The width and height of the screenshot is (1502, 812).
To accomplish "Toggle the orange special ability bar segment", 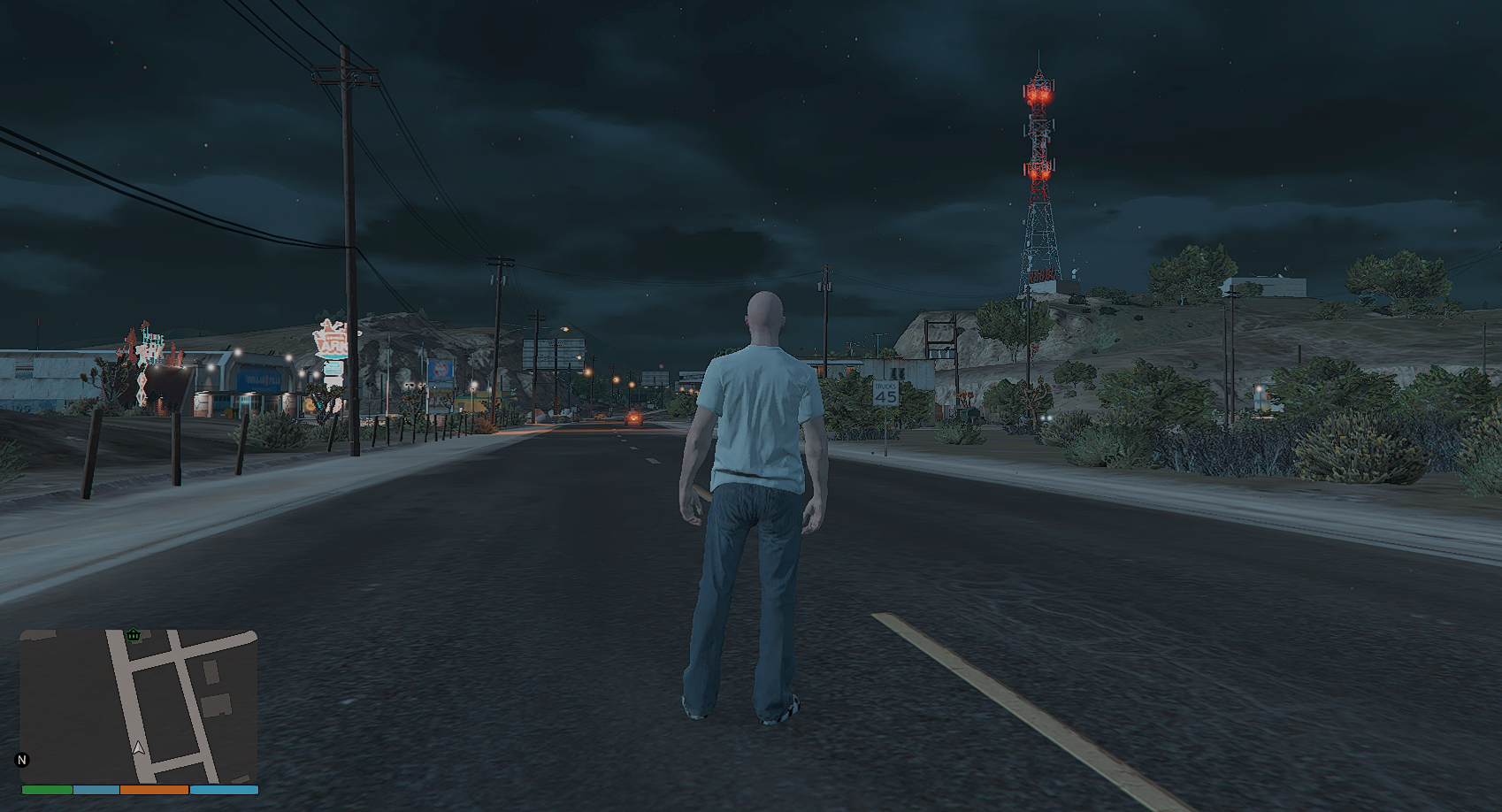I will tap(154, 789).
